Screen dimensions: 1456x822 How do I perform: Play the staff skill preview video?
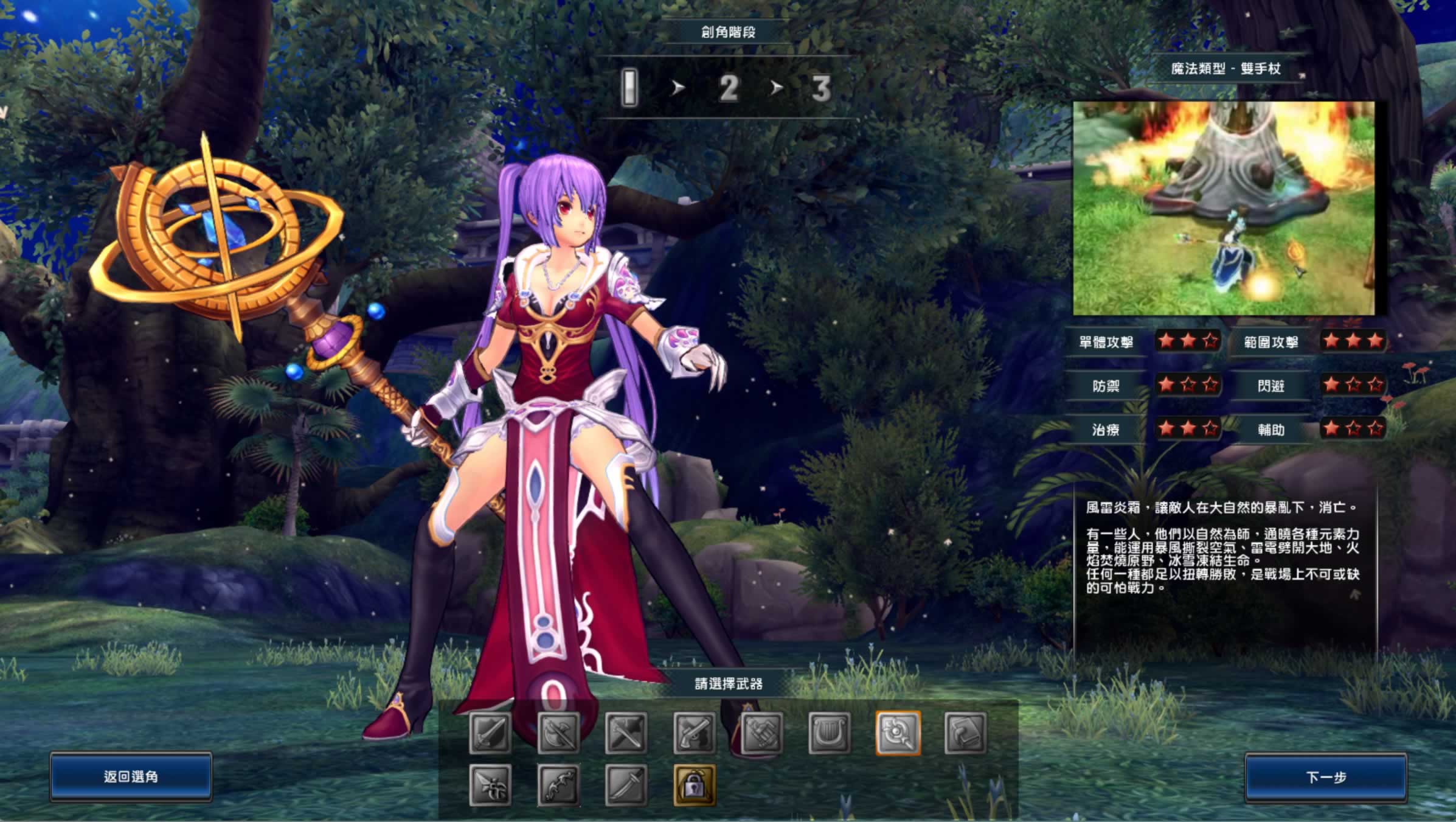coord(1223,208)
